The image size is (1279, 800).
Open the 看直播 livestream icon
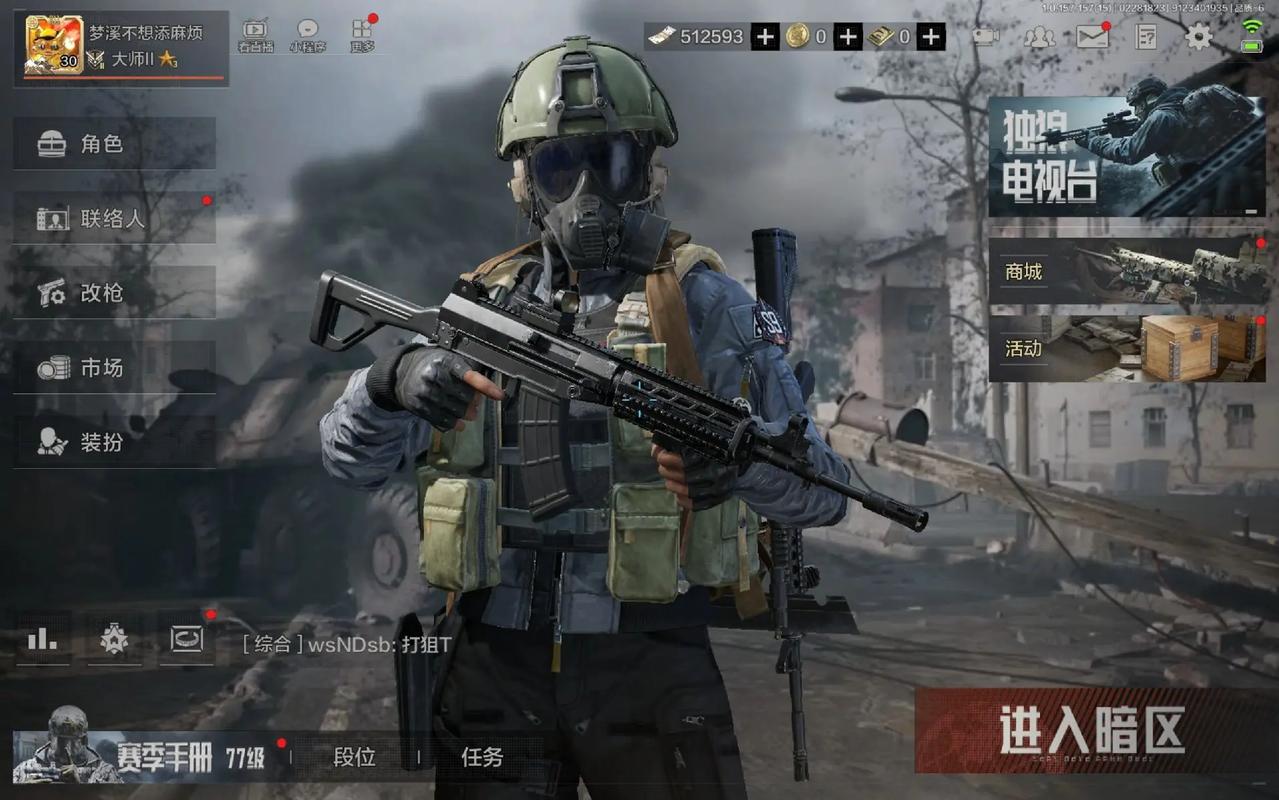click(x=255, y=36)
